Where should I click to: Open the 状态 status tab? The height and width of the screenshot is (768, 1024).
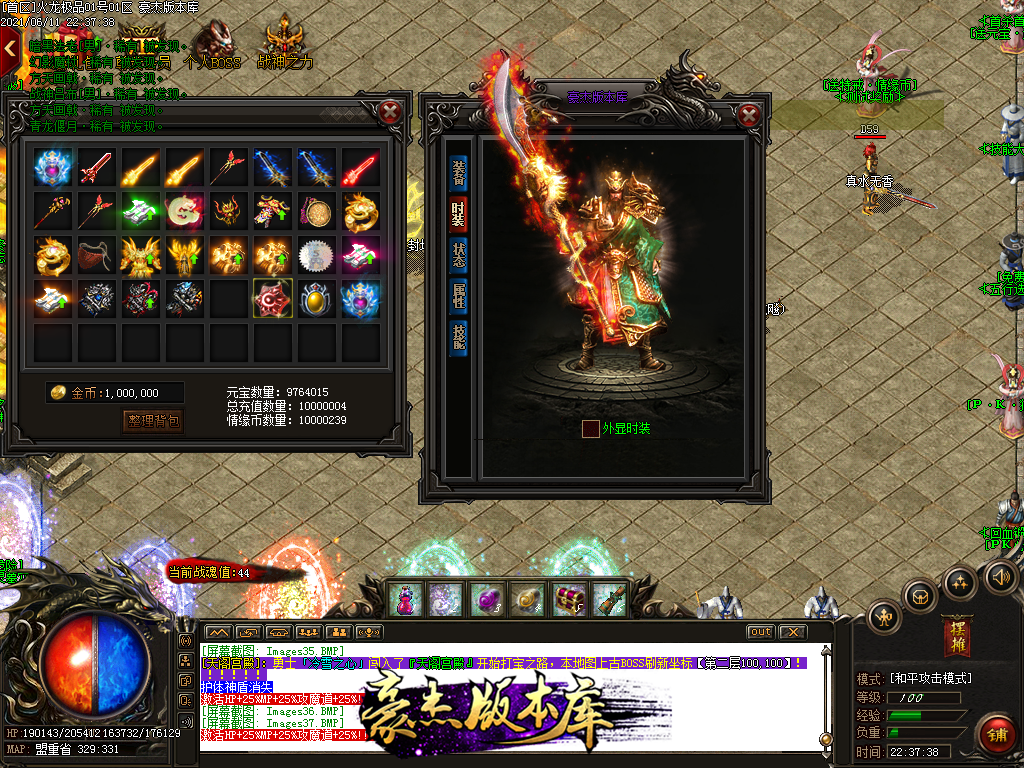(458, 254)
